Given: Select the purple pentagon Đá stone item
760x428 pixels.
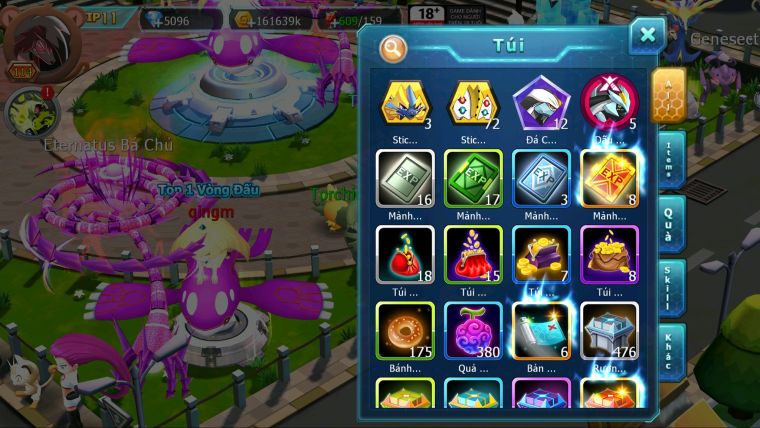Looking at the screenshot, I should coord(541,104).
